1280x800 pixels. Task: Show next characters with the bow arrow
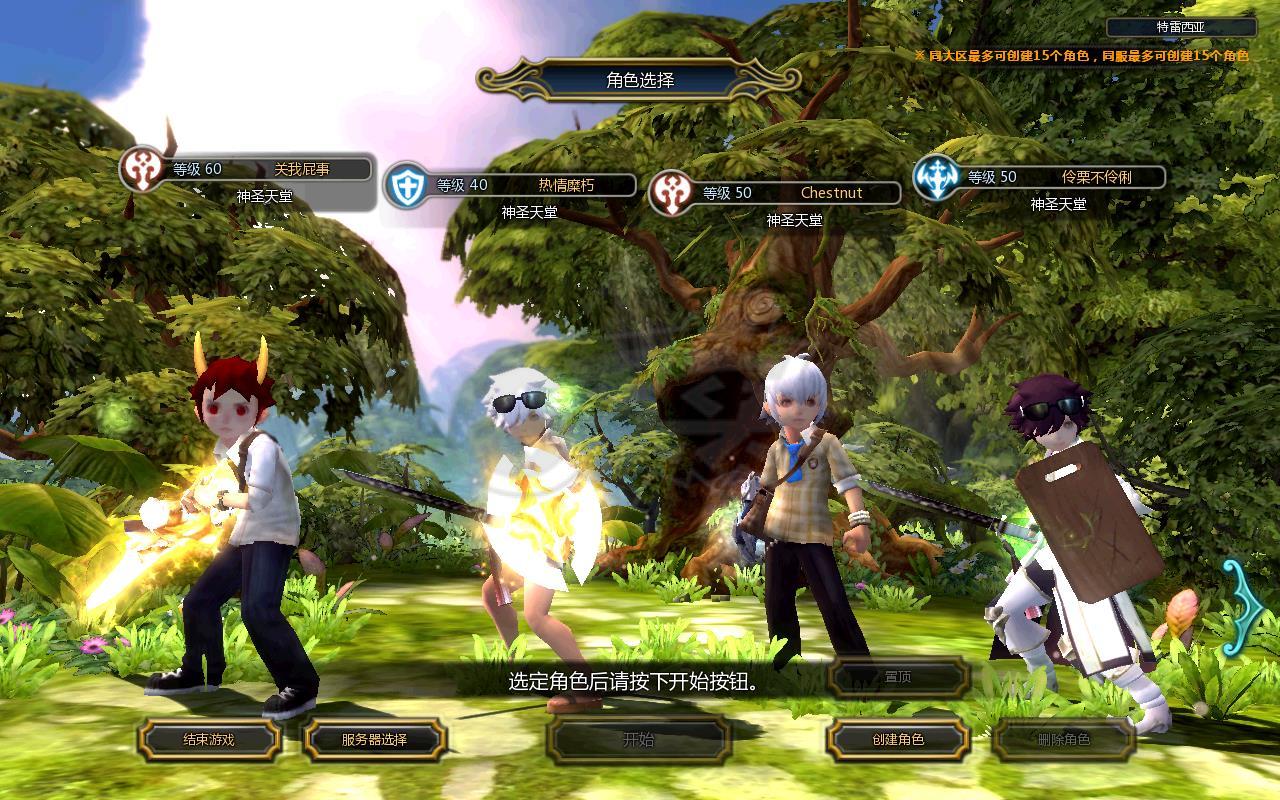(x=1243, y=605)
